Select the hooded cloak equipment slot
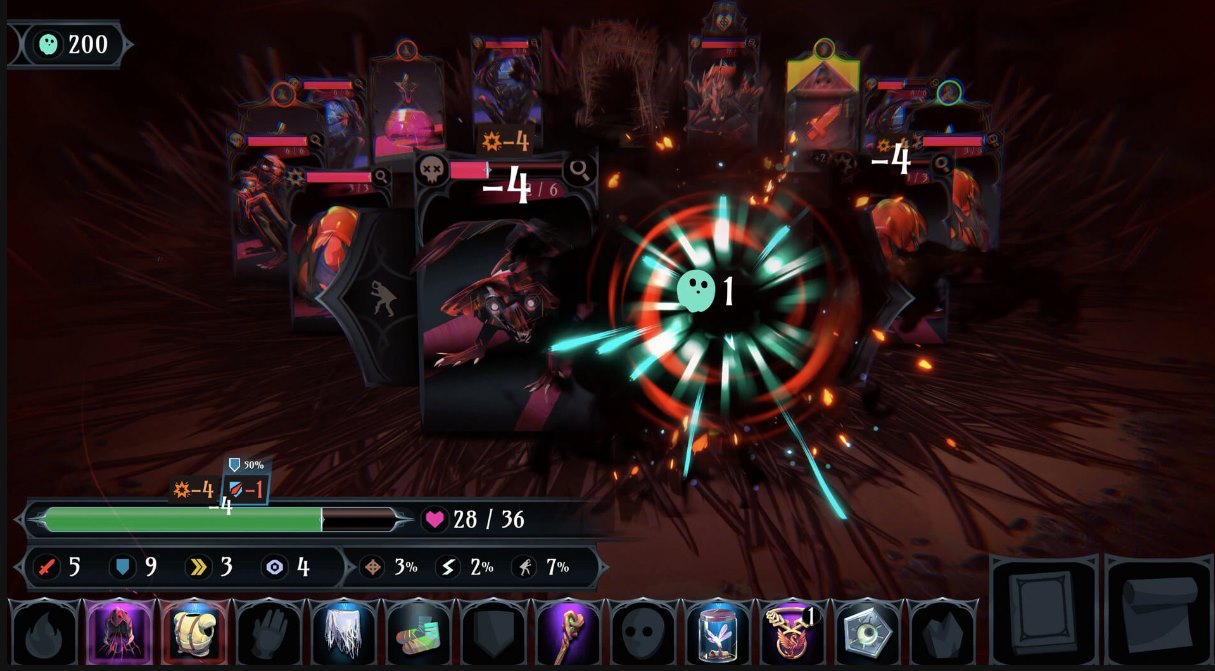This screenshot has height=671, width=1215. click(120, 632)
